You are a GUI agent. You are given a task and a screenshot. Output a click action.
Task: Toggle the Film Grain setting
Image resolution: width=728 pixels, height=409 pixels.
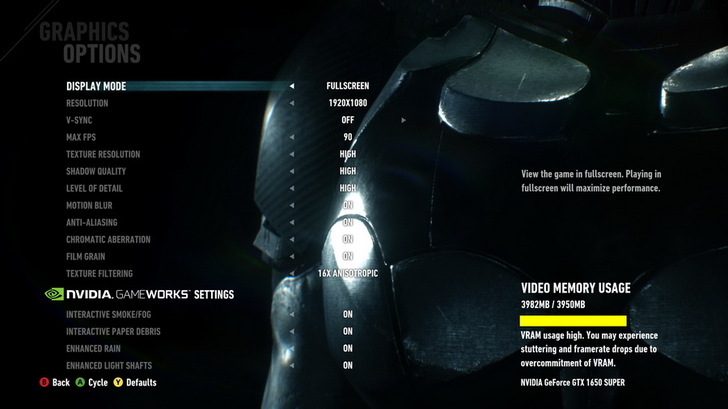[86, 256]
